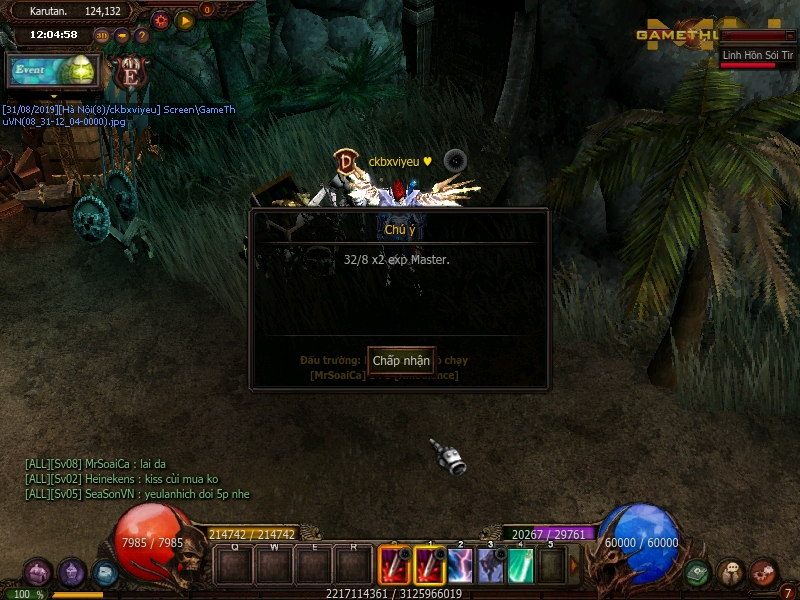Open the red gear system menu icon
This screenshot has width=800, height=600.
(764, 571)
